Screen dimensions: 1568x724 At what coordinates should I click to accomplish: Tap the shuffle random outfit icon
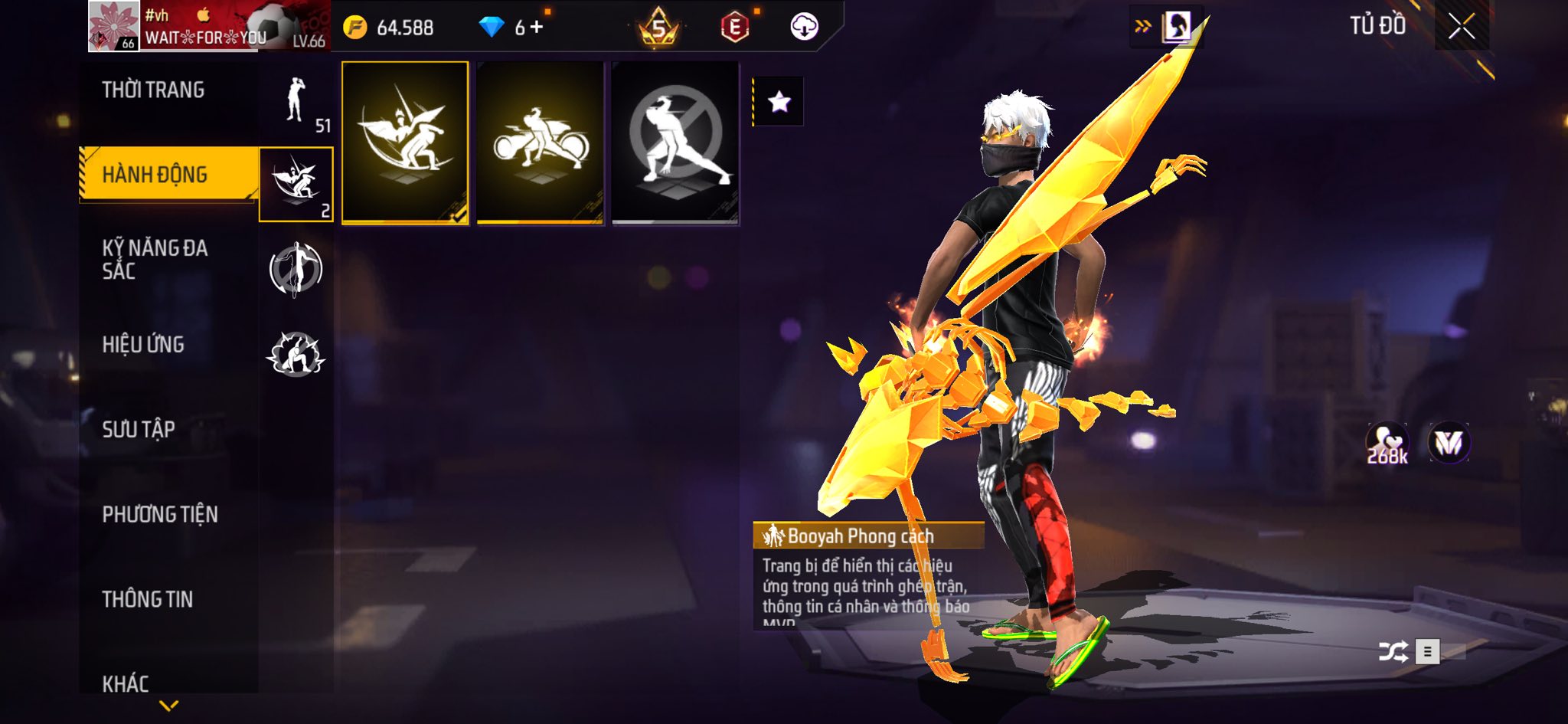(x=1393, y=652)
